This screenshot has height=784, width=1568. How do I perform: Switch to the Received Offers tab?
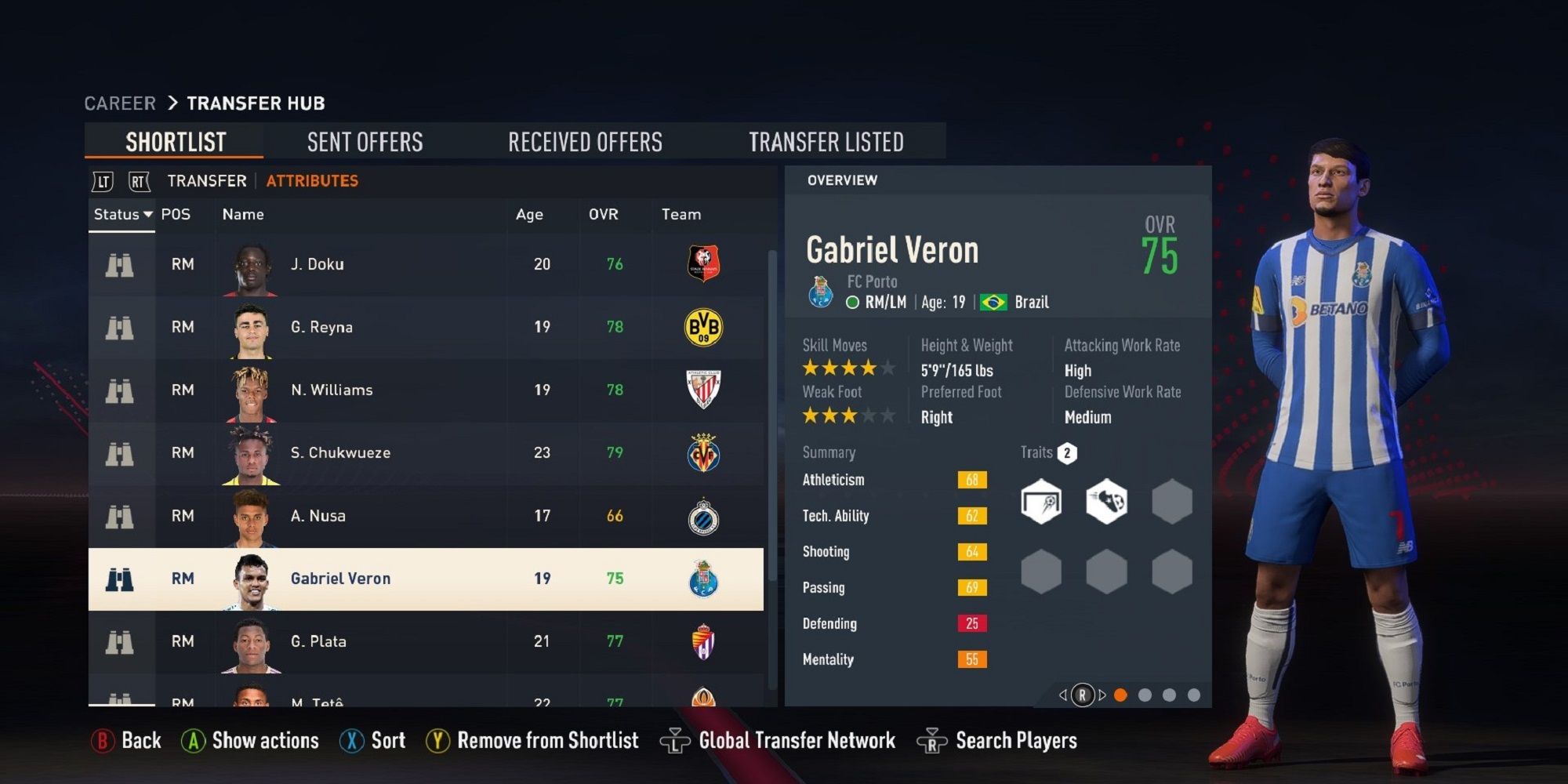(x=585, y=141)
